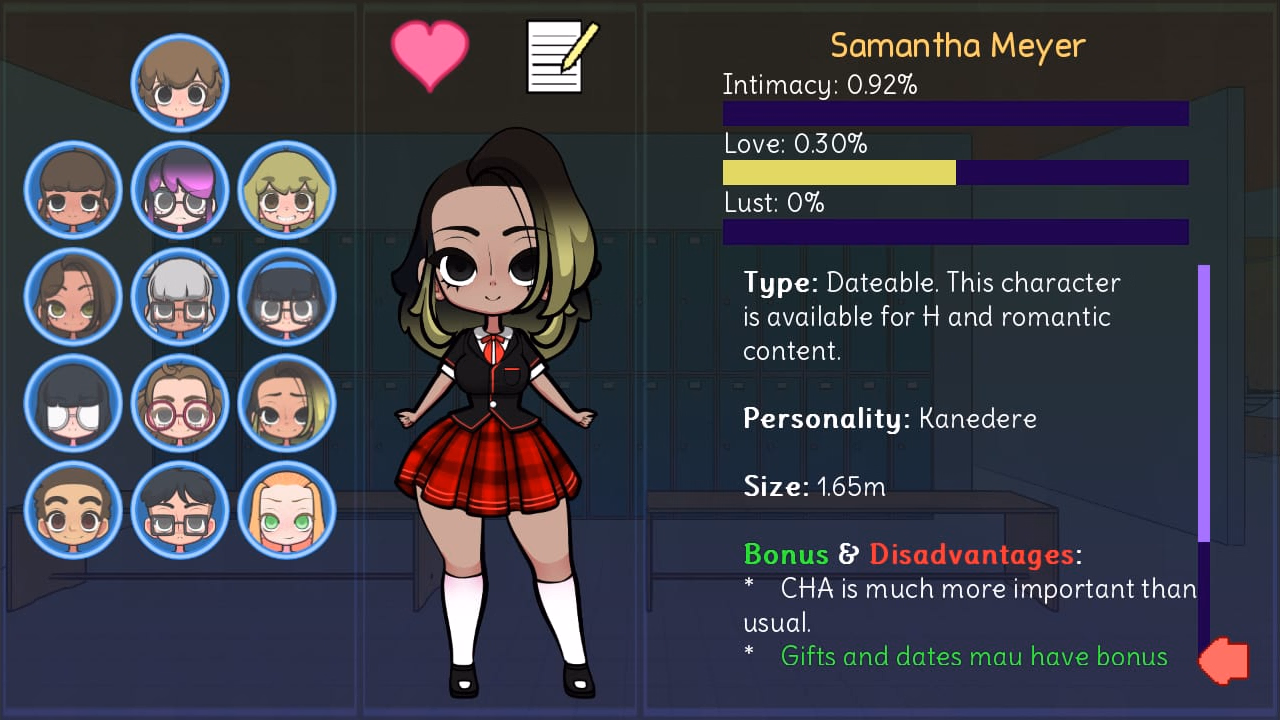Select the girl with purple-streaked hair portrait

point(181,190)
